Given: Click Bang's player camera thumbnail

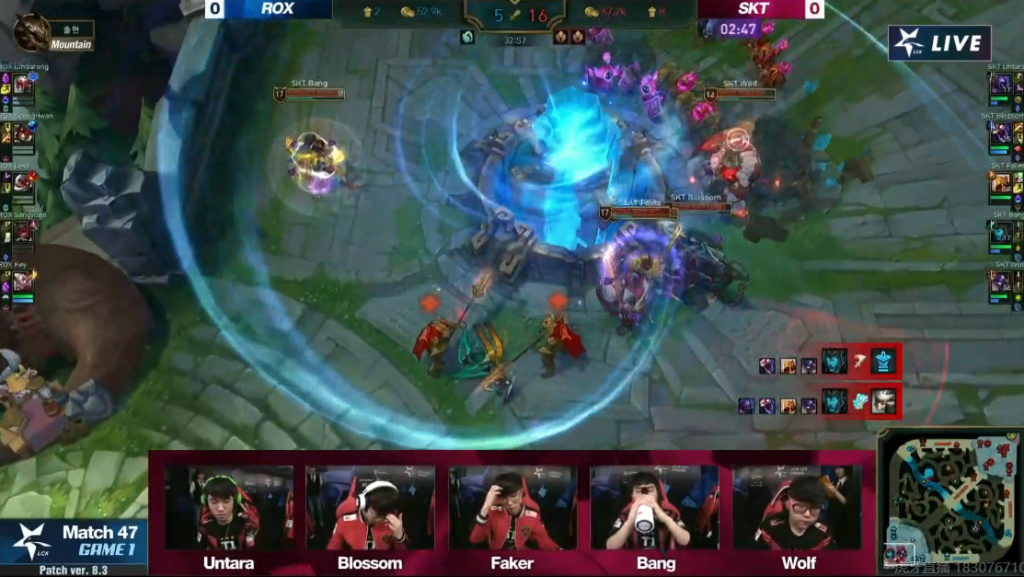Looking at the screenshot, I should click(x=655, y=508).
